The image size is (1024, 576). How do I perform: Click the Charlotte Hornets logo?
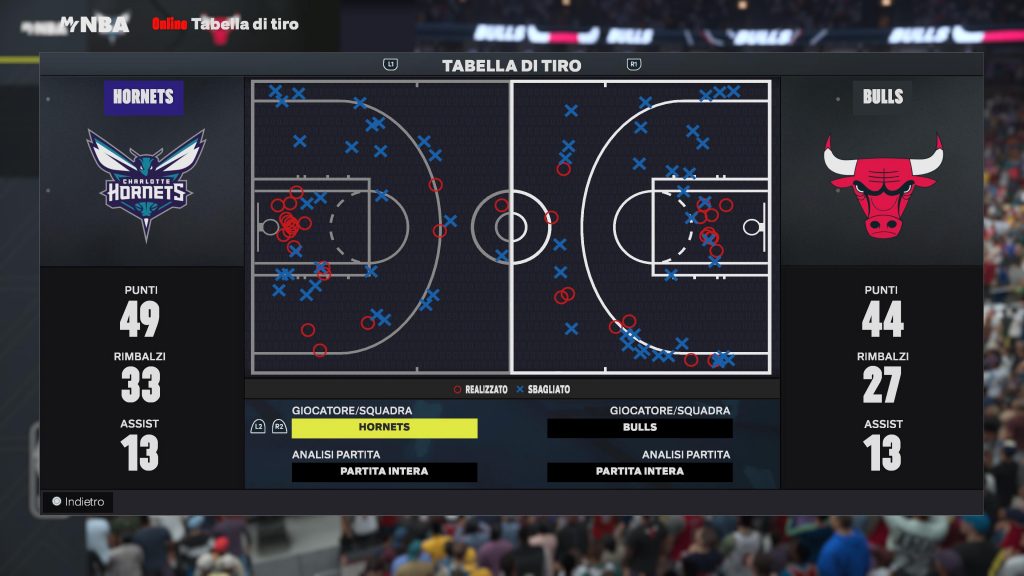(x=146, y=183)
